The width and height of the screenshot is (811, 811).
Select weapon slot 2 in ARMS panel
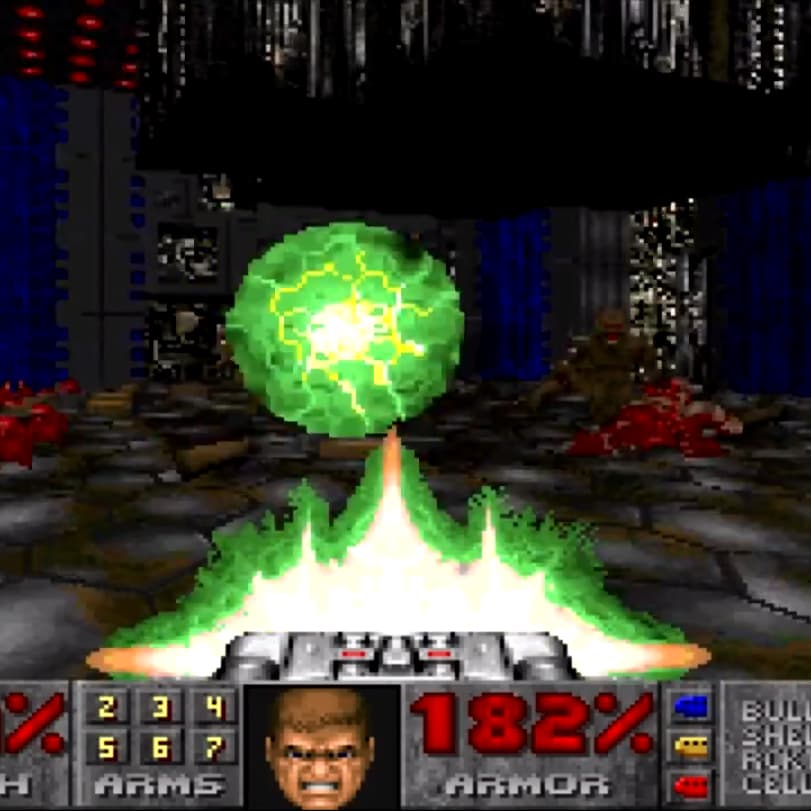[106, 709]
